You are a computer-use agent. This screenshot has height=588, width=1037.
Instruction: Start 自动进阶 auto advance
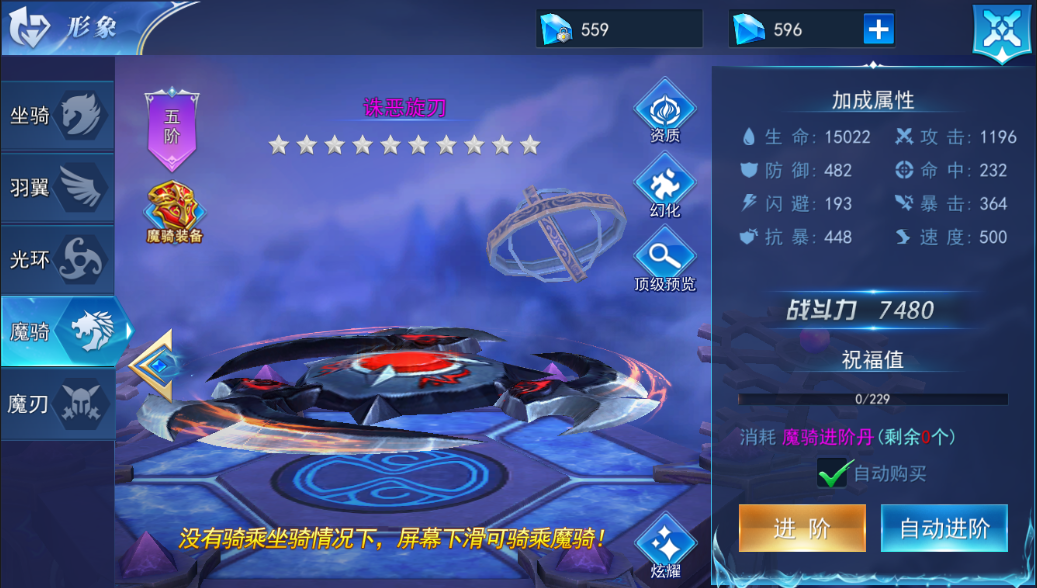[944, 528]
